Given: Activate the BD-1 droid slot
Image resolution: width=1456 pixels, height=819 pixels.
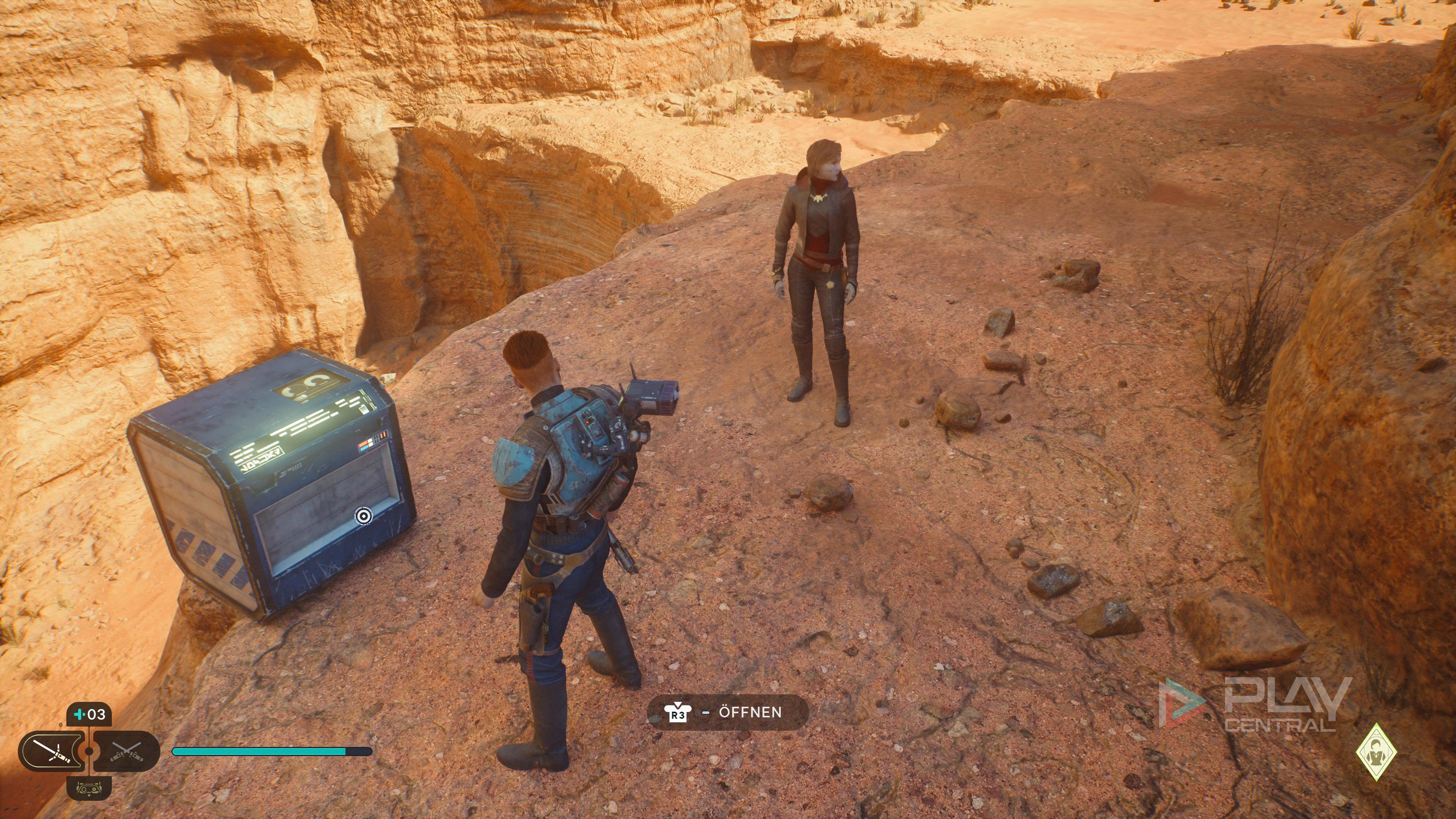Looking at the screenshot, I should [x=89, y=788].
